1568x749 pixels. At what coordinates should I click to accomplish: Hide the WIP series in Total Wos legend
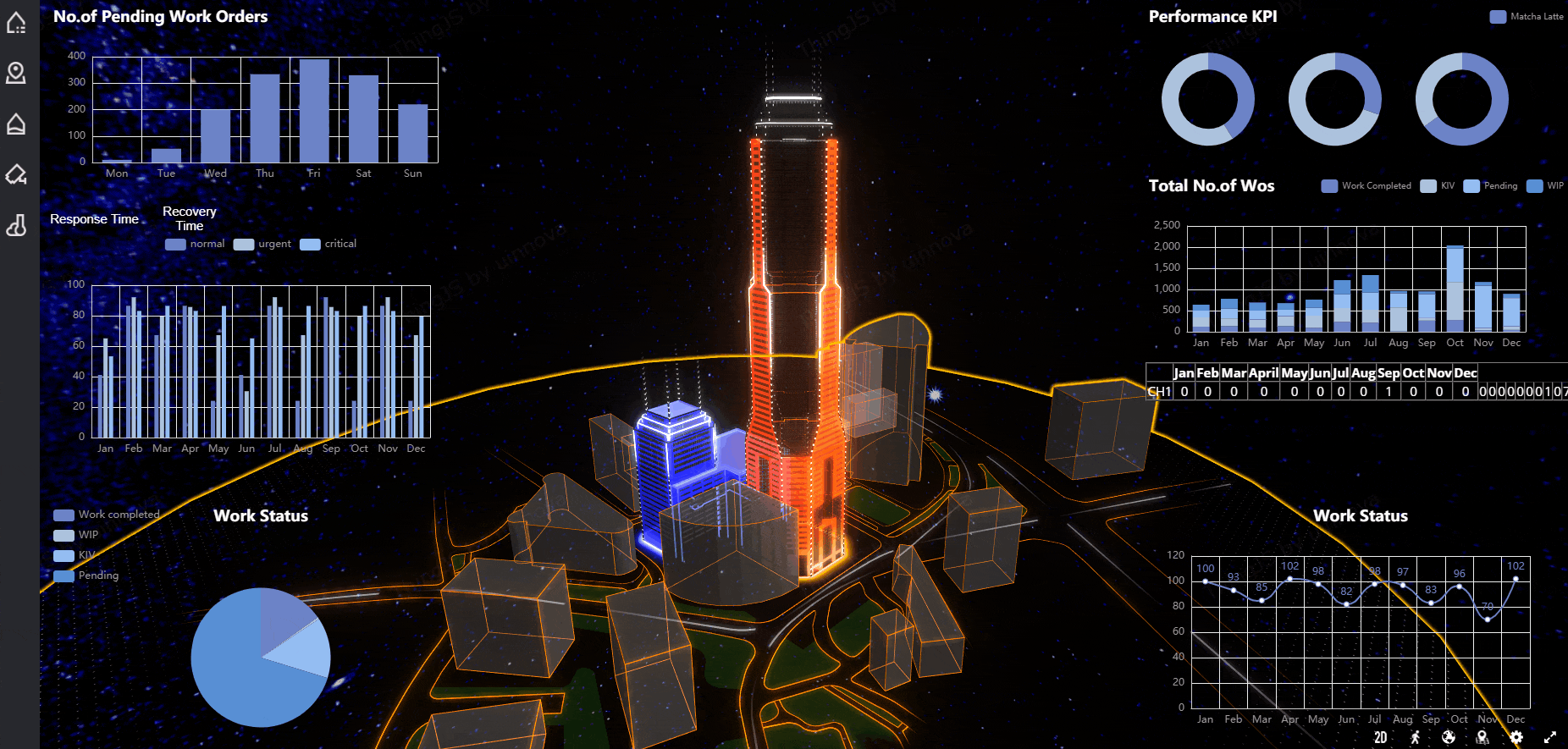tap(1545, 186)
